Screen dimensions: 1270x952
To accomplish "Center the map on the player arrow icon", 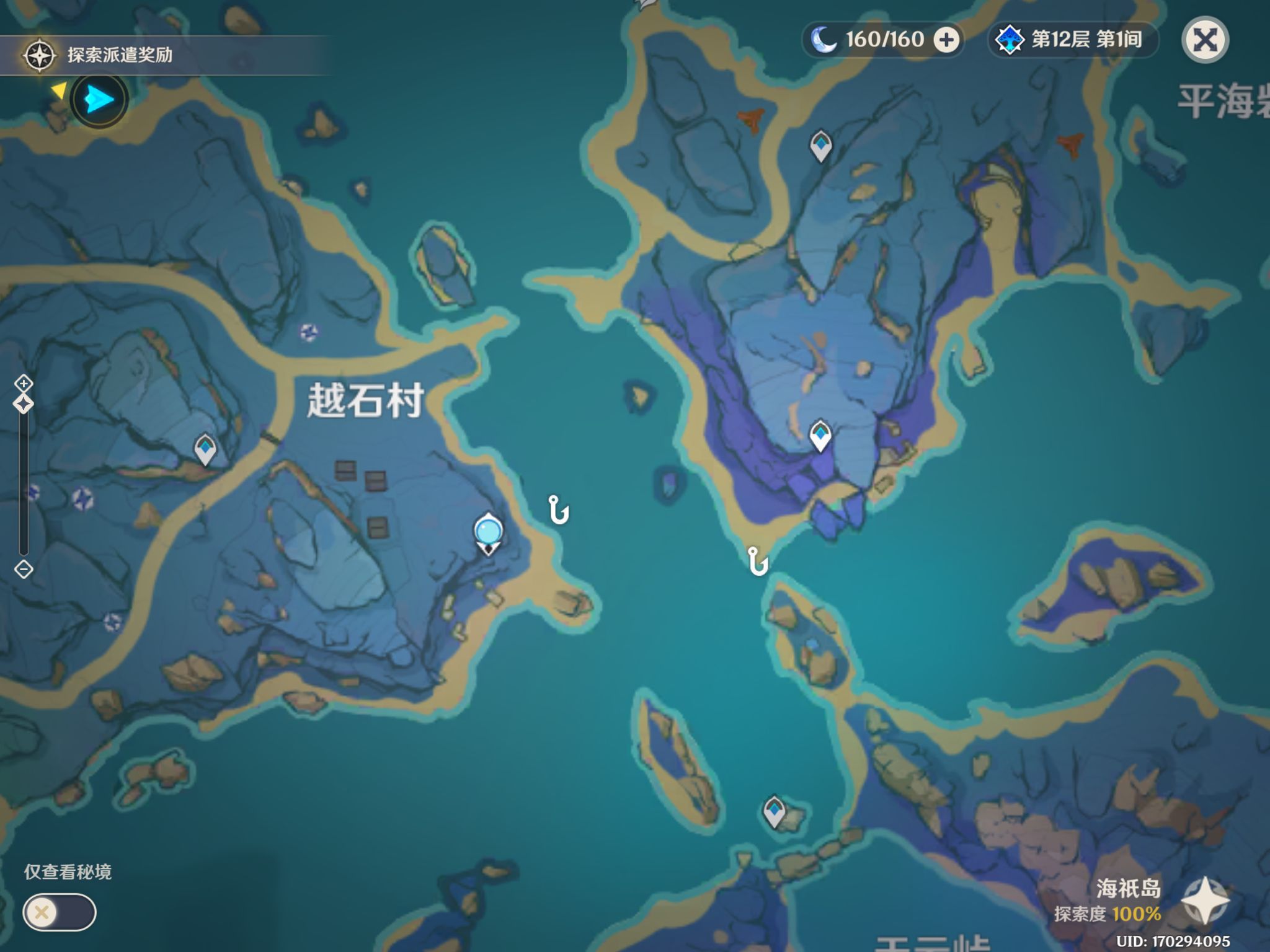I will (x=99, y=99).
